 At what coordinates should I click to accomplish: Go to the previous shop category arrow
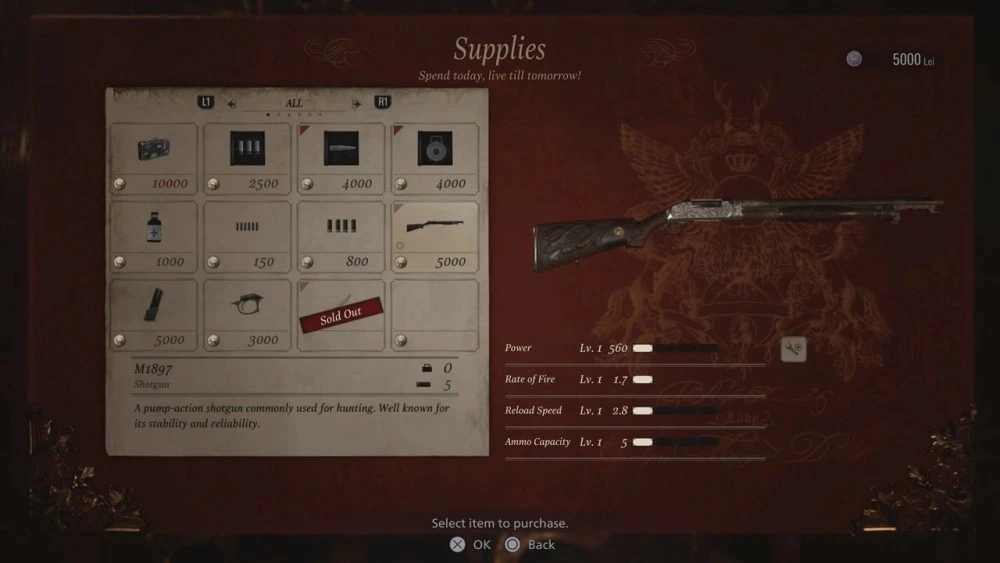pyautogui.click(x=232, y=103)
